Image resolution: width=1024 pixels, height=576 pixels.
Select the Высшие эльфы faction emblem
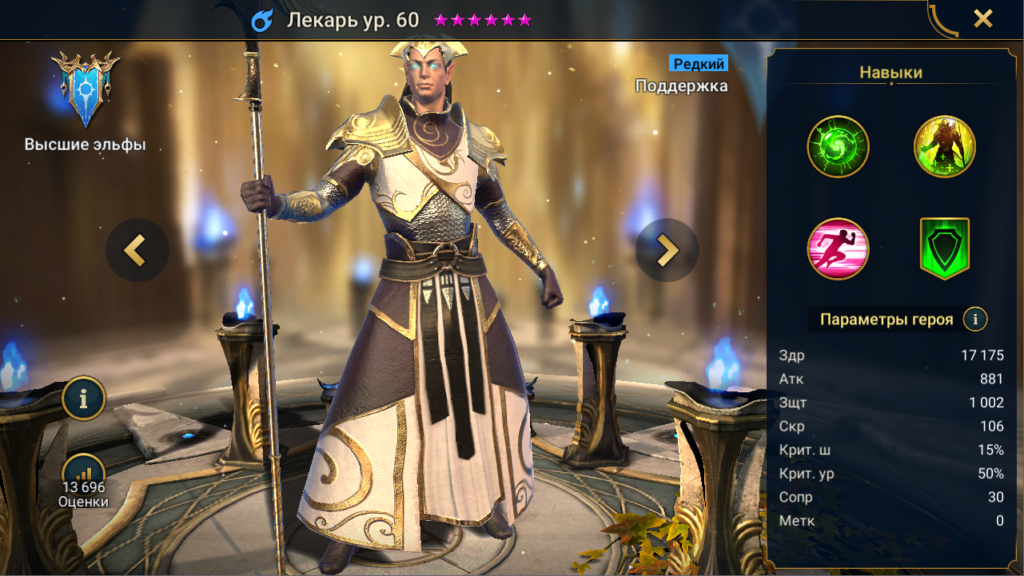pyautogui.click(x=85, y=88)
